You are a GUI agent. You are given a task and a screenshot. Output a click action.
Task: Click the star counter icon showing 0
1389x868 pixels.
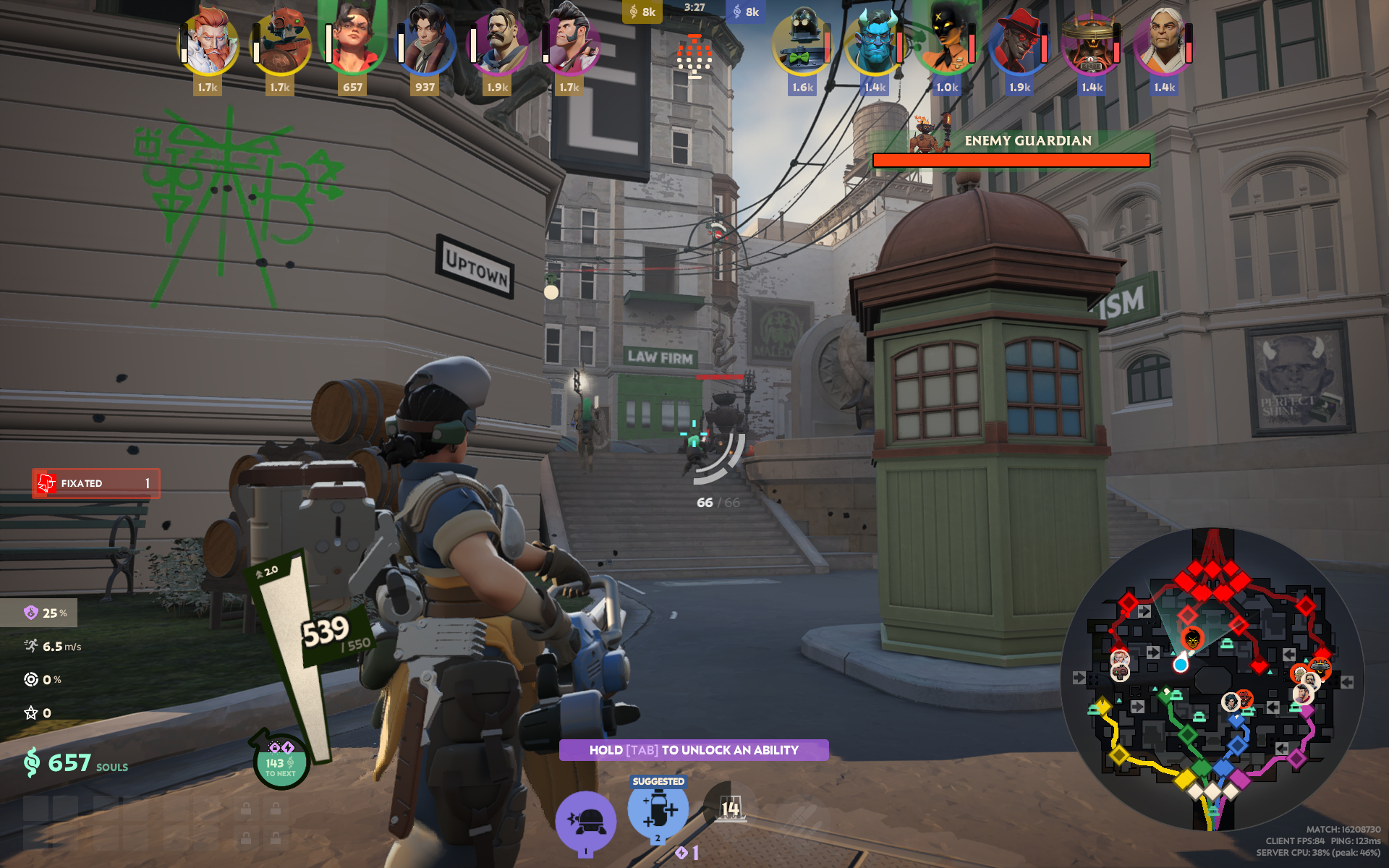[29, 712]
